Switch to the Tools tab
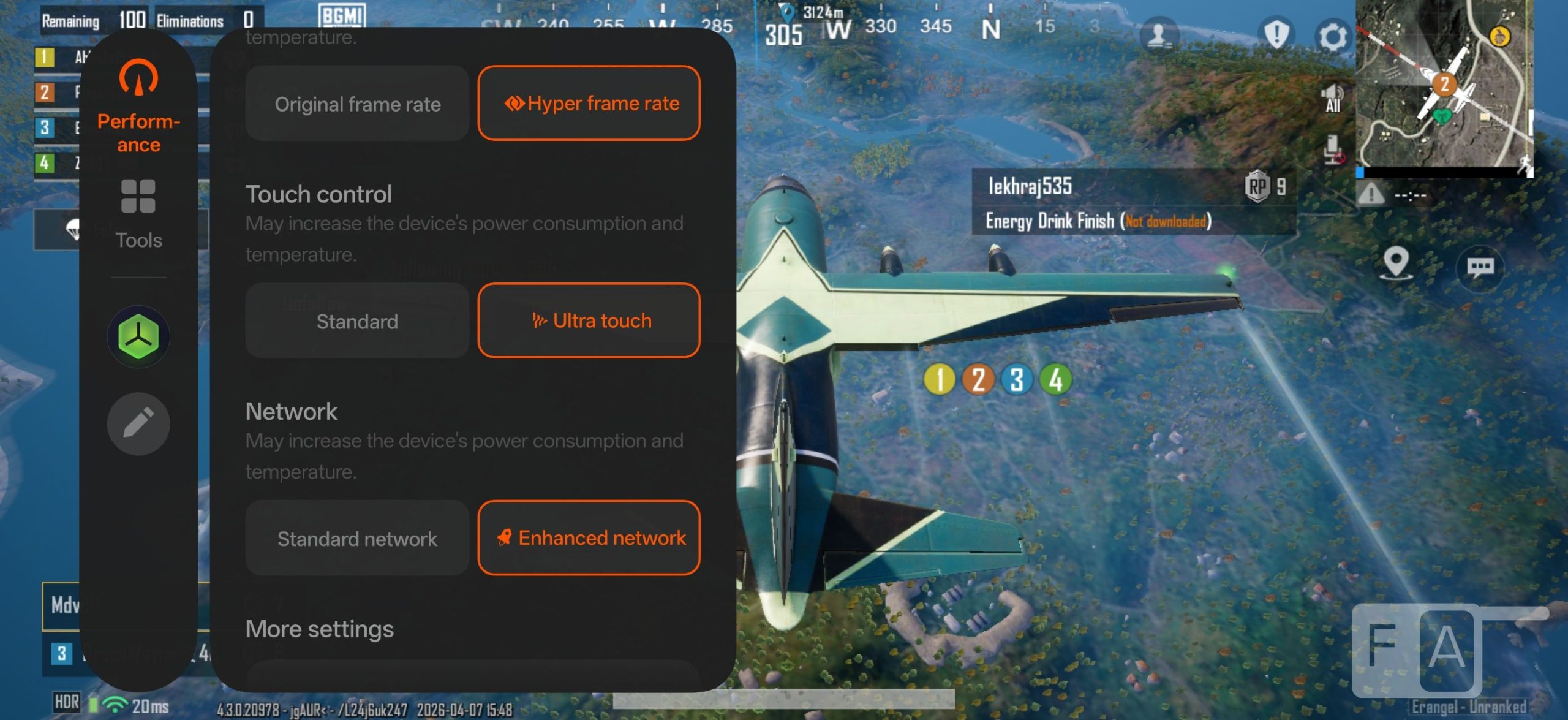Screen dimensions: 1568x720 click(138, 214)
